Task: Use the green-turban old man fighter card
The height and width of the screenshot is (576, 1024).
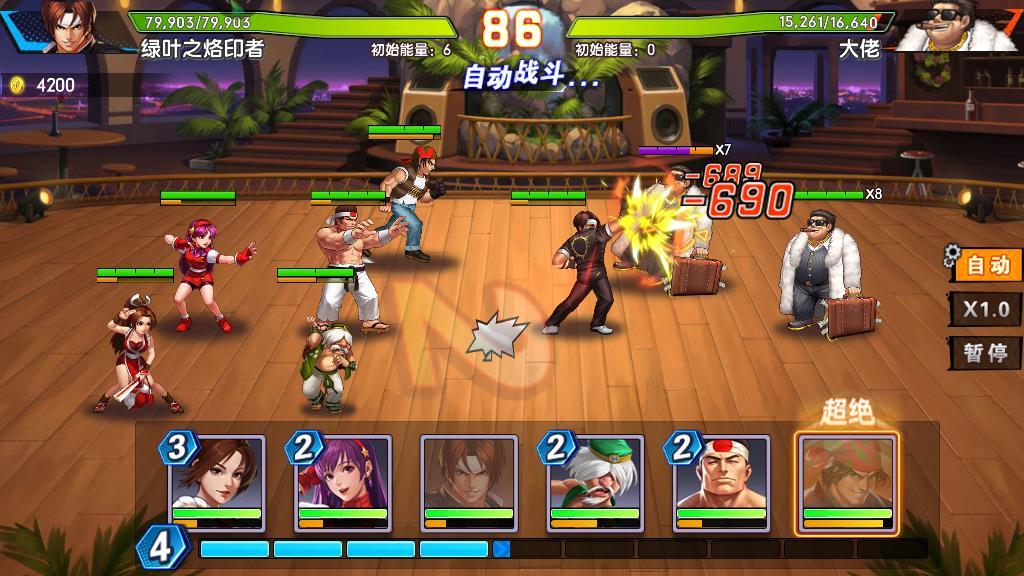Action: click(x=595, y=481)
